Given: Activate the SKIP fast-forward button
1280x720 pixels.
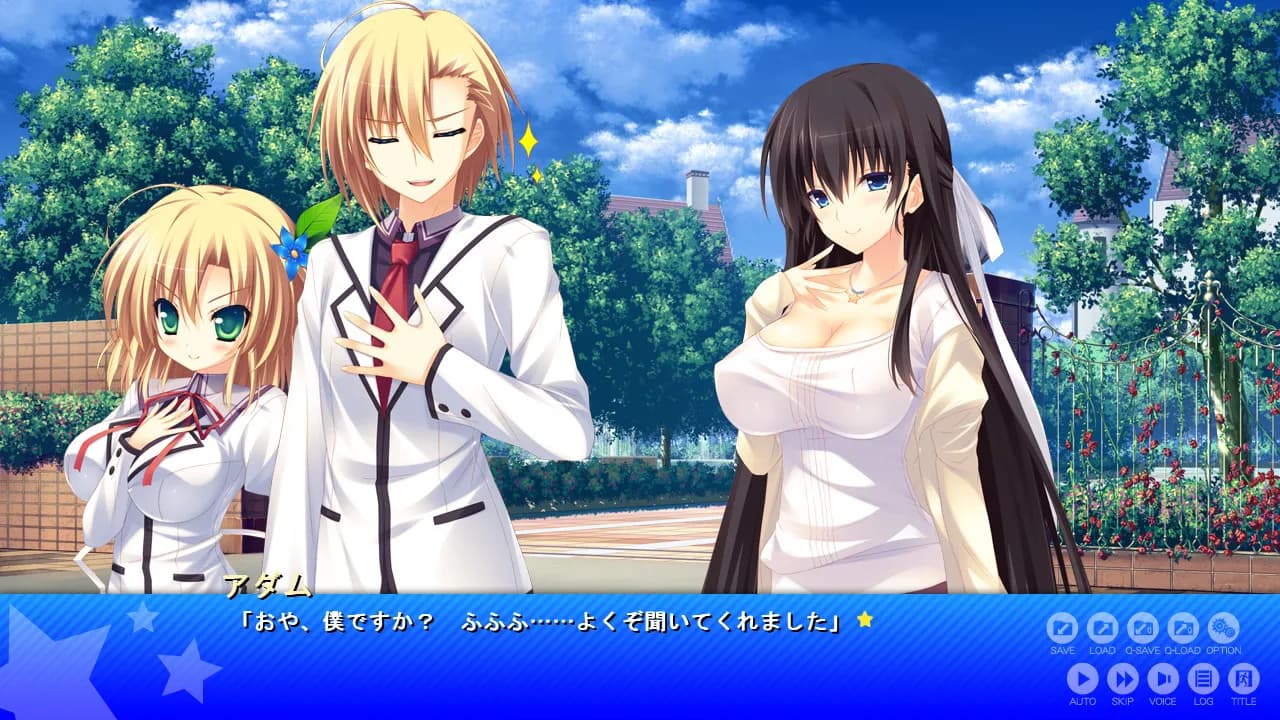Looking at the screenshot, I should click(1122, 679).
